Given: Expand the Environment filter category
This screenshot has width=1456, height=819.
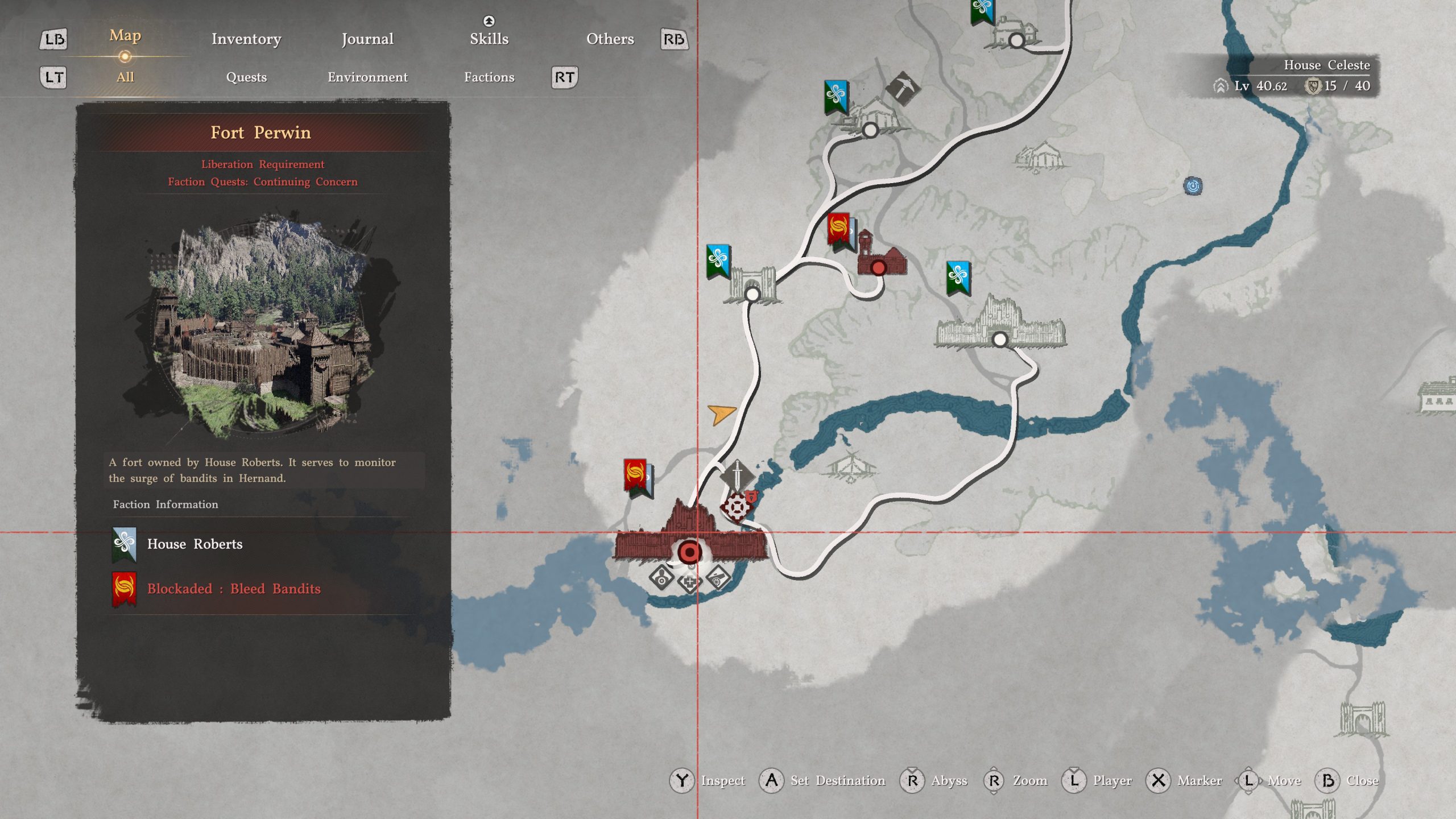Looking at the screenshot, I should coord(367,77).
